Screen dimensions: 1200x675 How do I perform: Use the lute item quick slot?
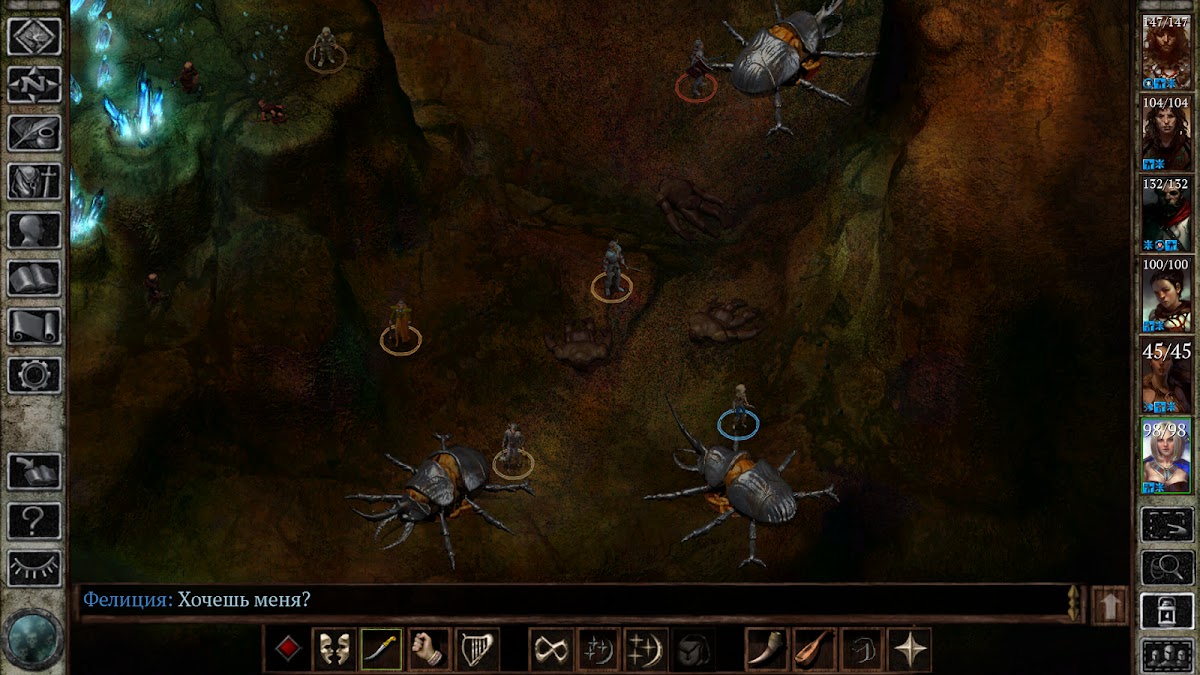point(814,649)
